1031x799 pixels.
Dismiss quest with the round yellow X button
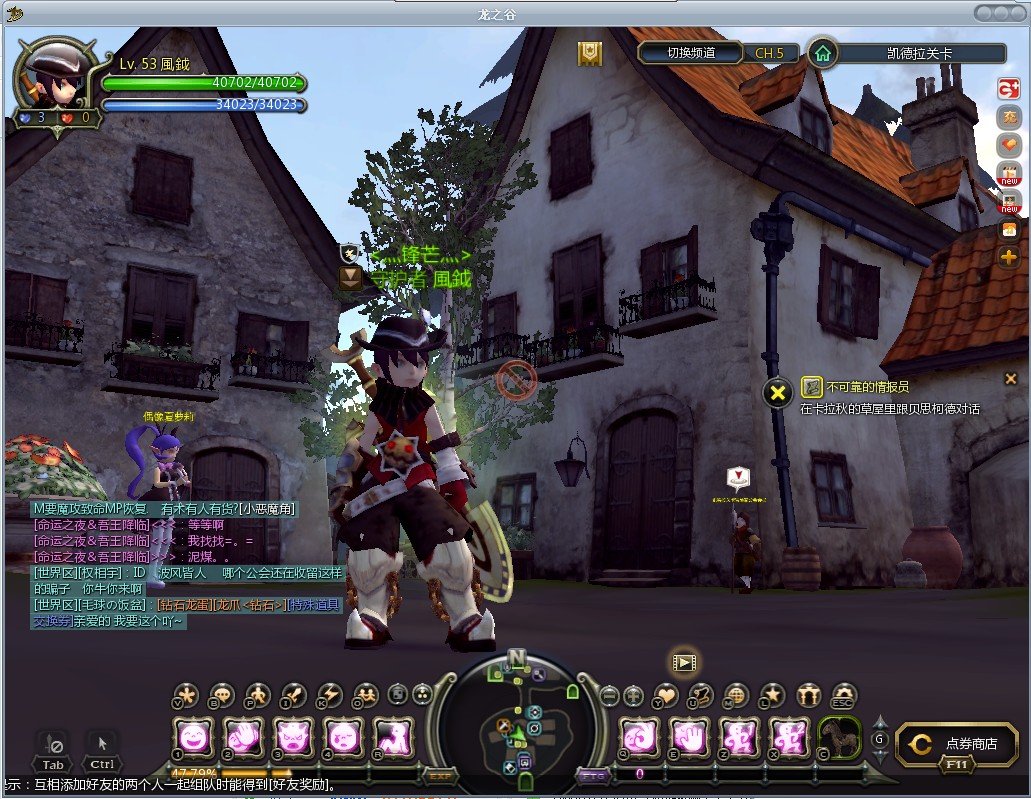pos(777,393)
